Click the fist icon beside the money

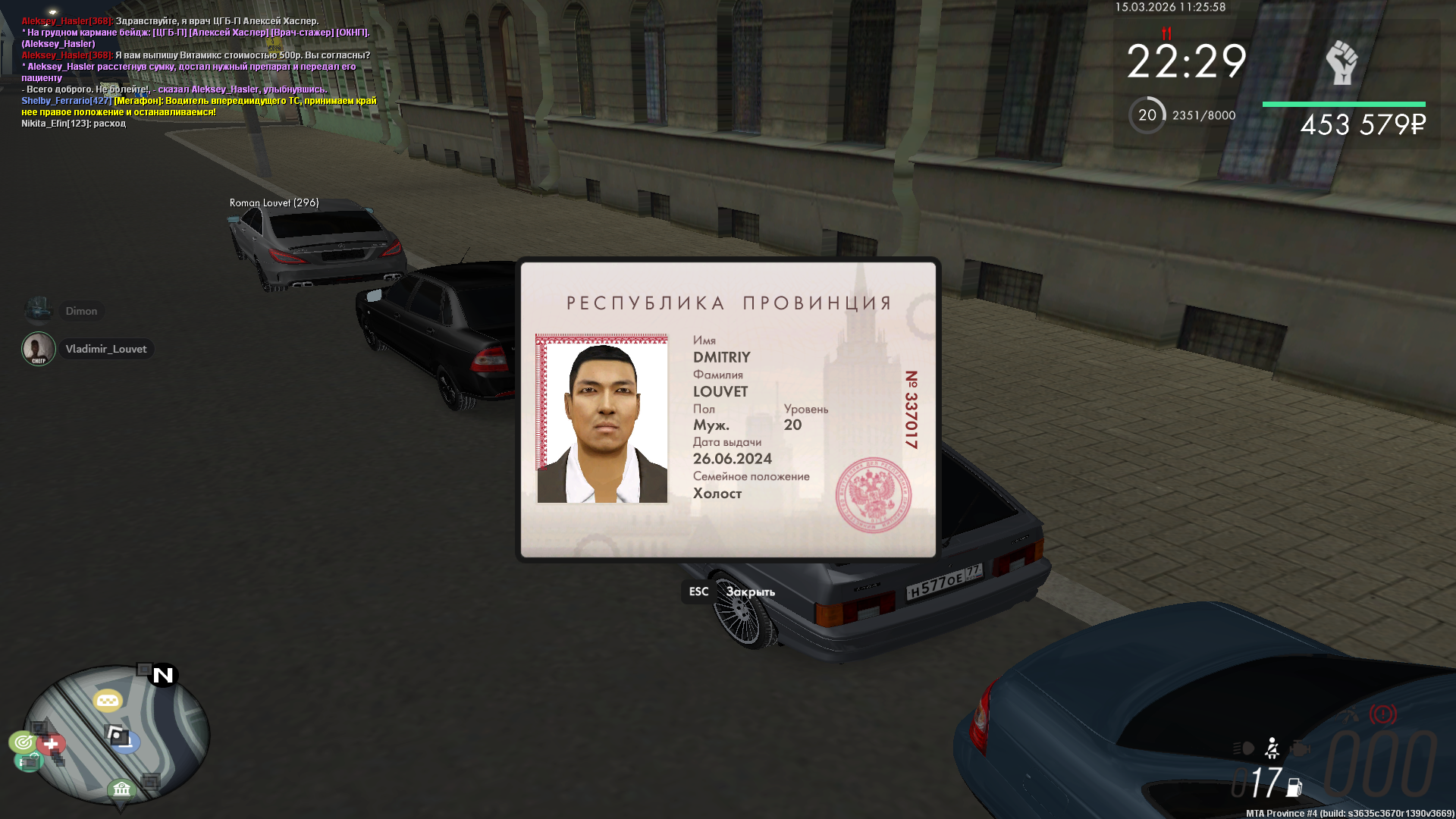1341,62
